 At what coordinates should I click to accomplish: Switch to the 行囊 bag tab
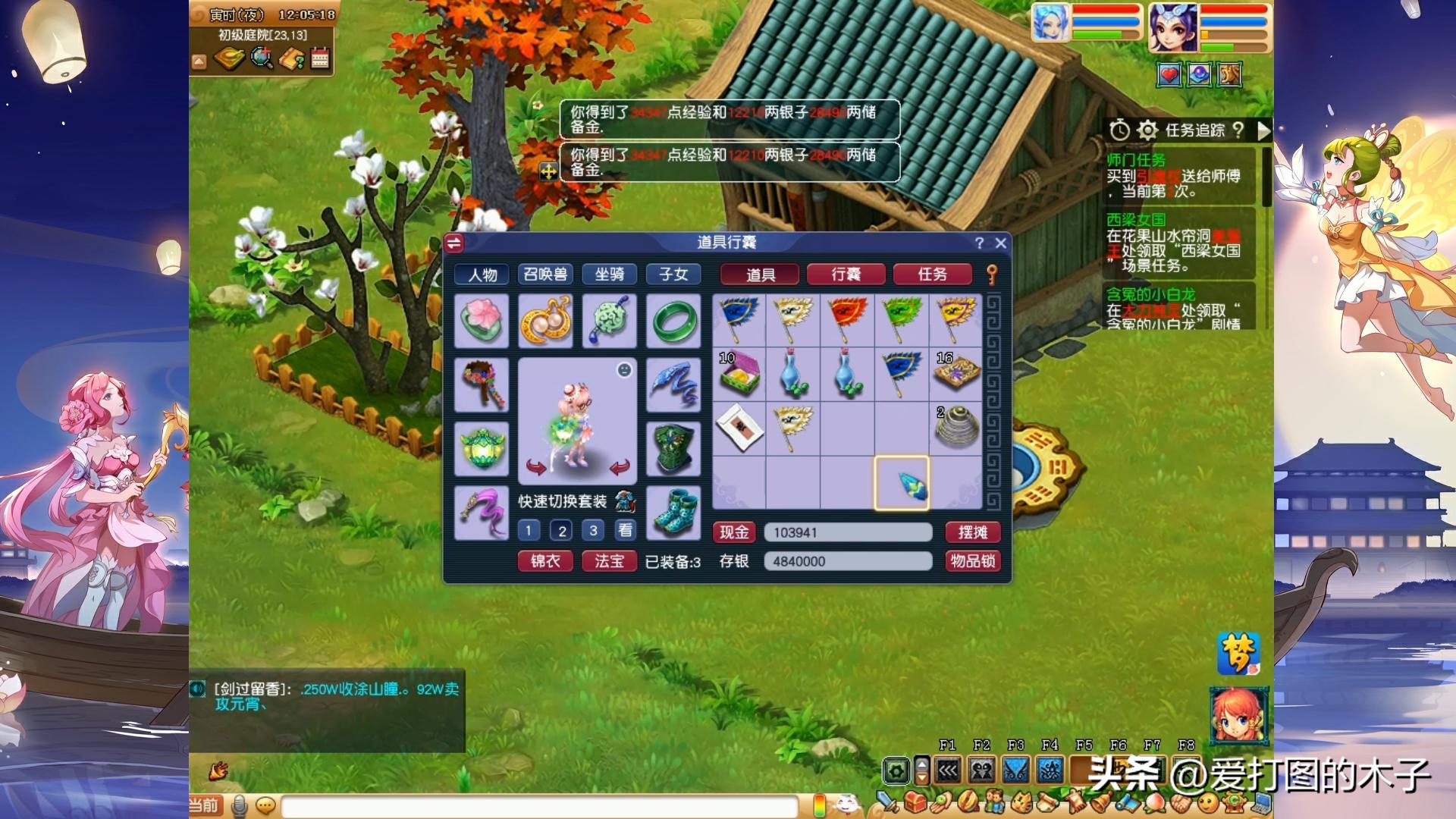846,275
